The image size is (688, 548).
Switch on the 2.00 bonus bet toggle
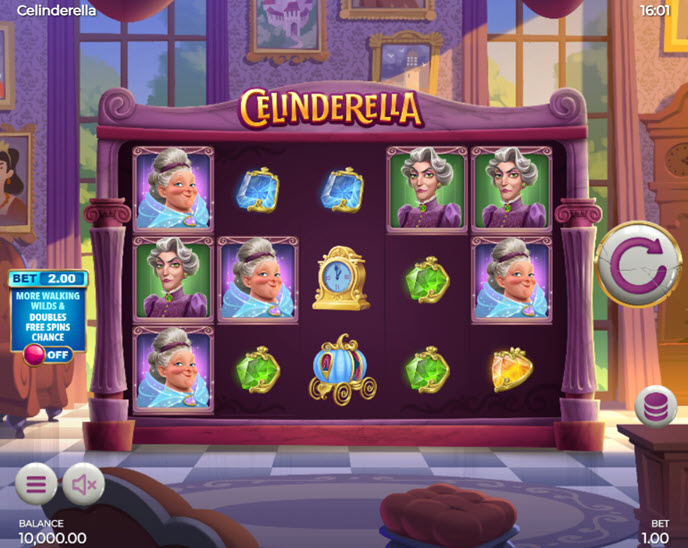[47, 355]
